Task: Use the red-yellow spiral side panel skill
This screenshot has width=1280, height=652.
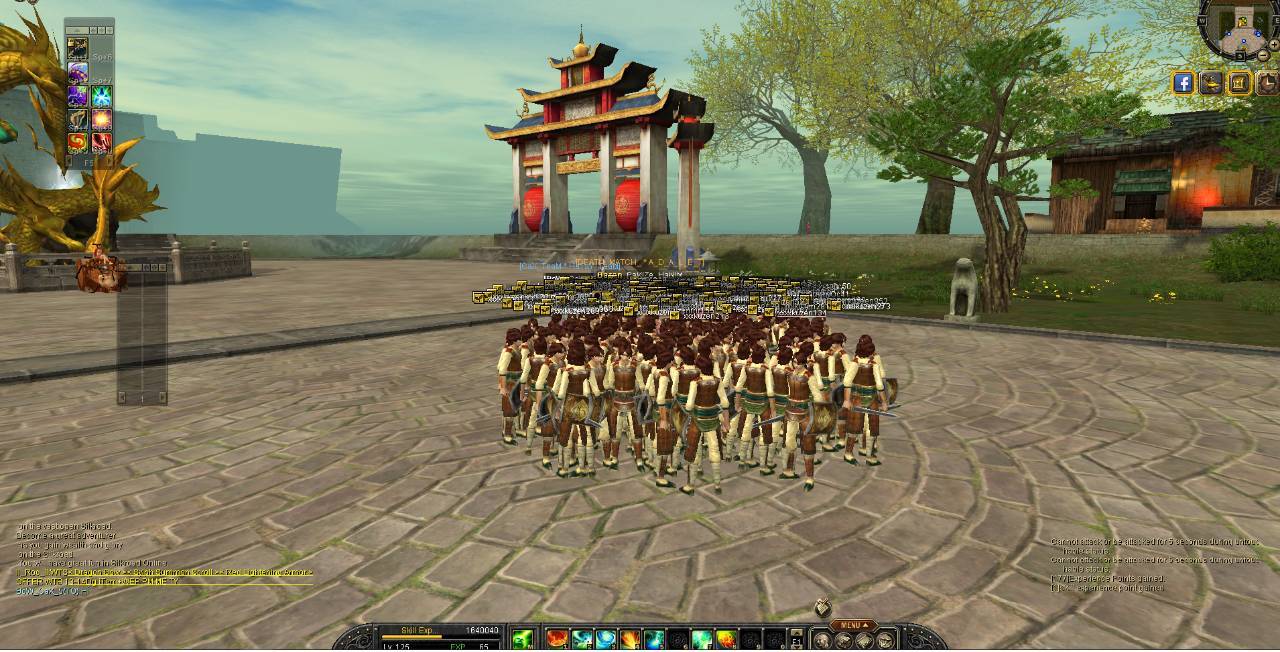Action: coord(77,143)
